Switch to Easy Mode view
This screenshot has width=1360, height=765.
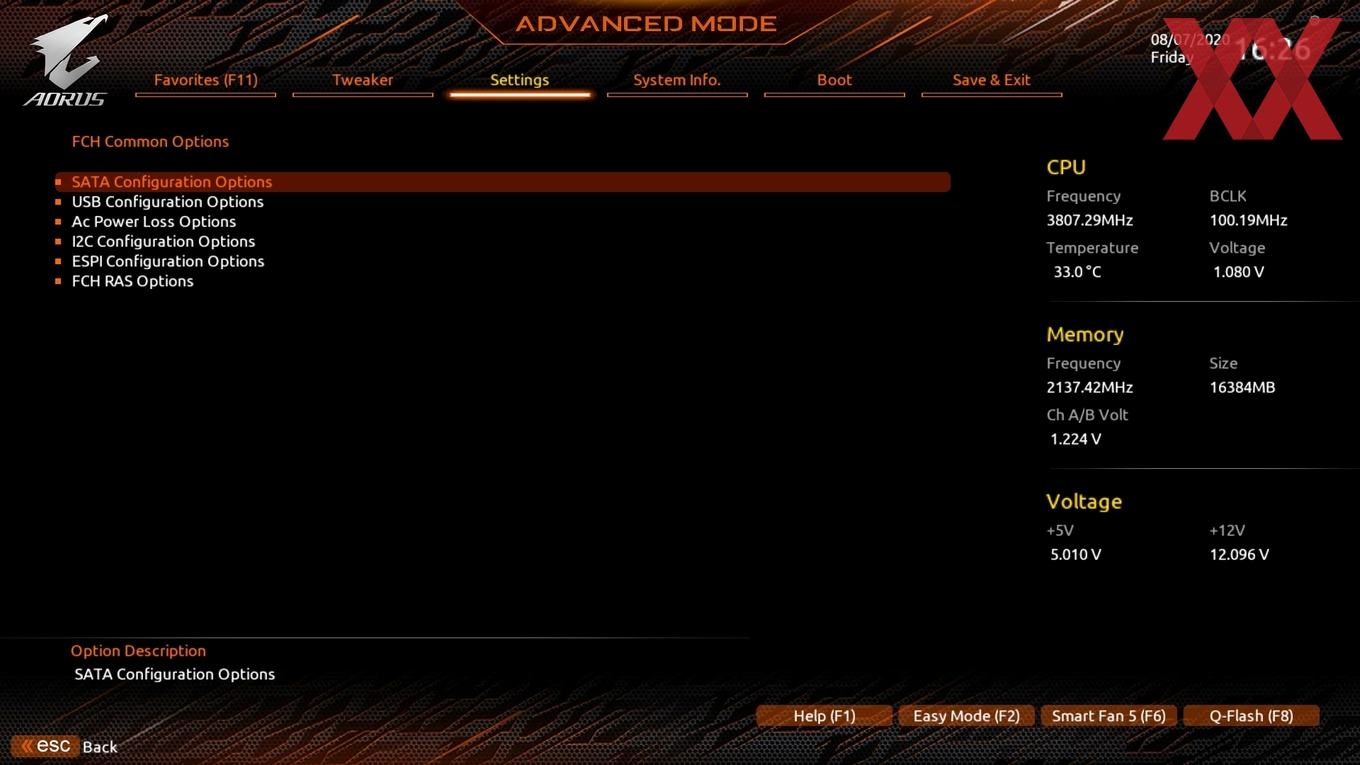point(965,715)
